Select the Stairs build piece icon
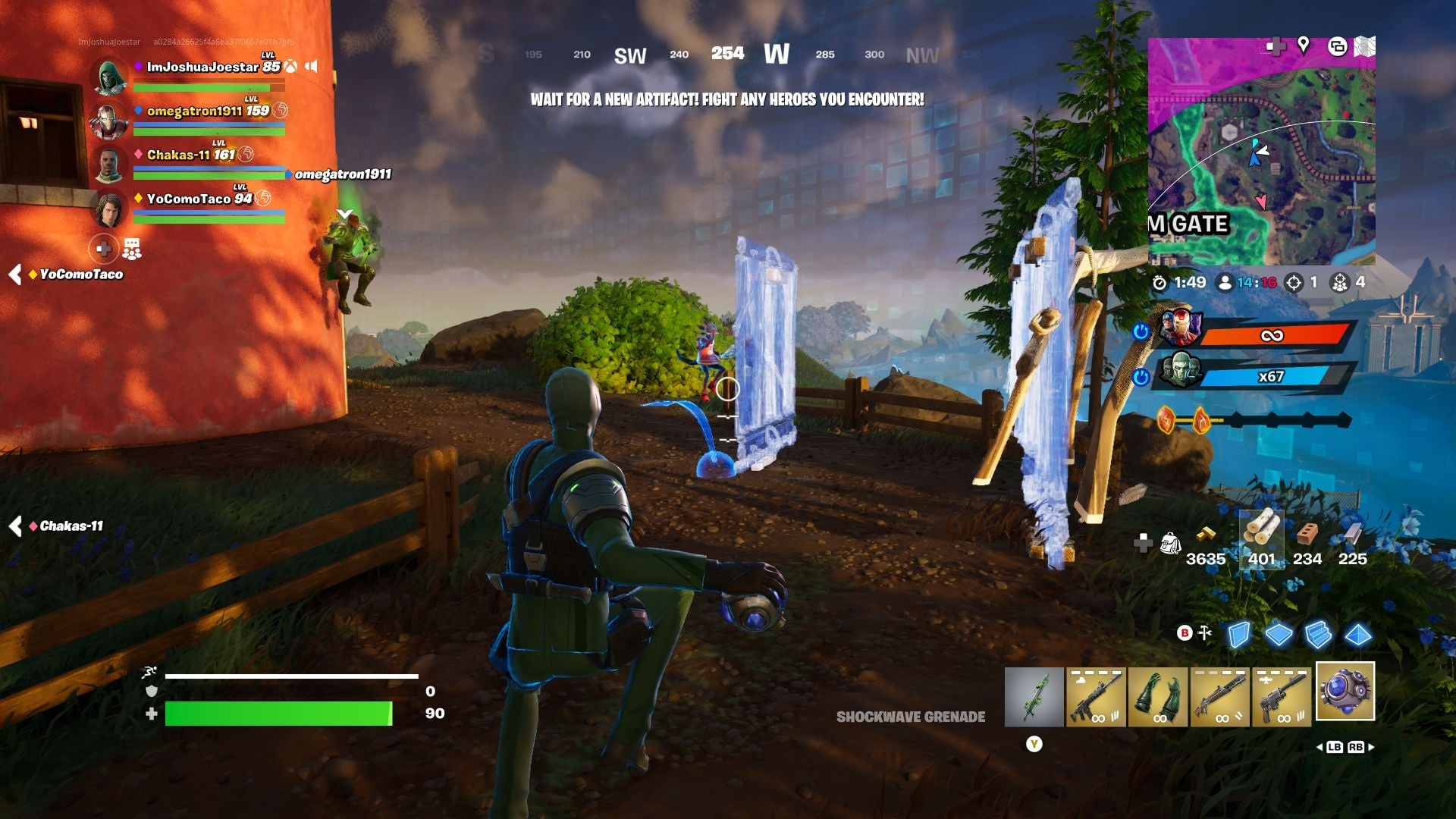Screen dimensions: 1456x819 1318,635
